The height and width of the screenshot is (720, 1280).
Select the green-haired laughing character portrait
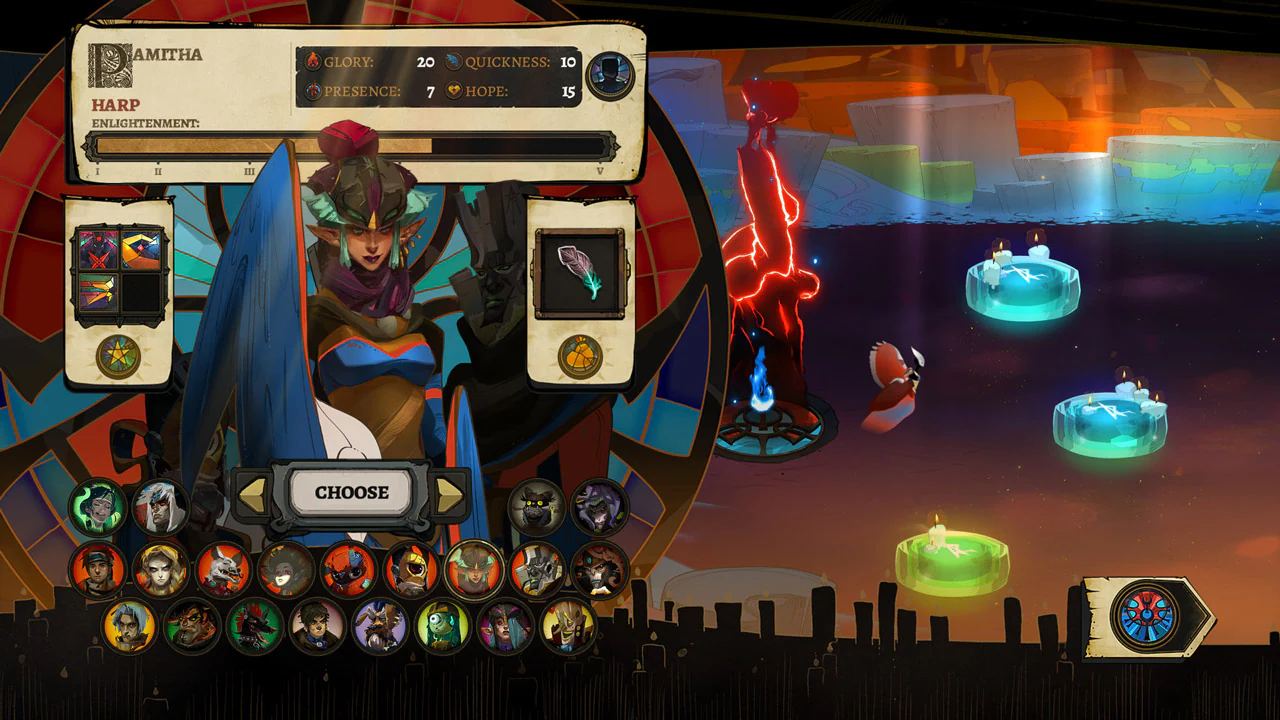[95, 504]
